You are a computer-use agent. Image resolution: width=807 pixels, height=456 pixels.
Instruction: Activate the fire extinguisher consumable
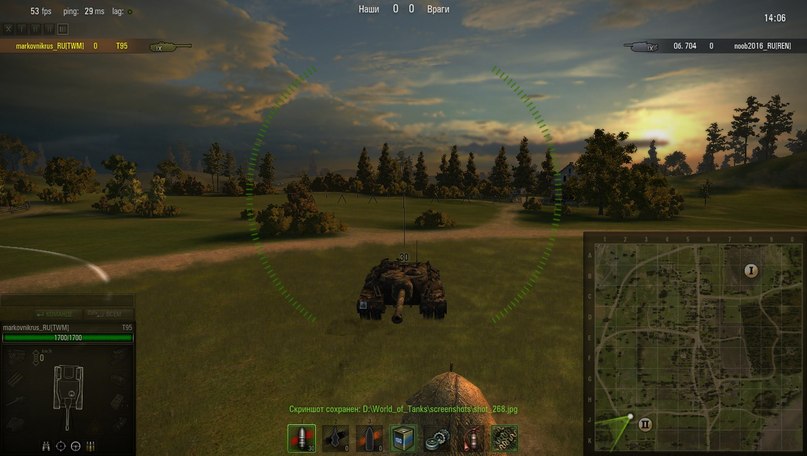471,438
